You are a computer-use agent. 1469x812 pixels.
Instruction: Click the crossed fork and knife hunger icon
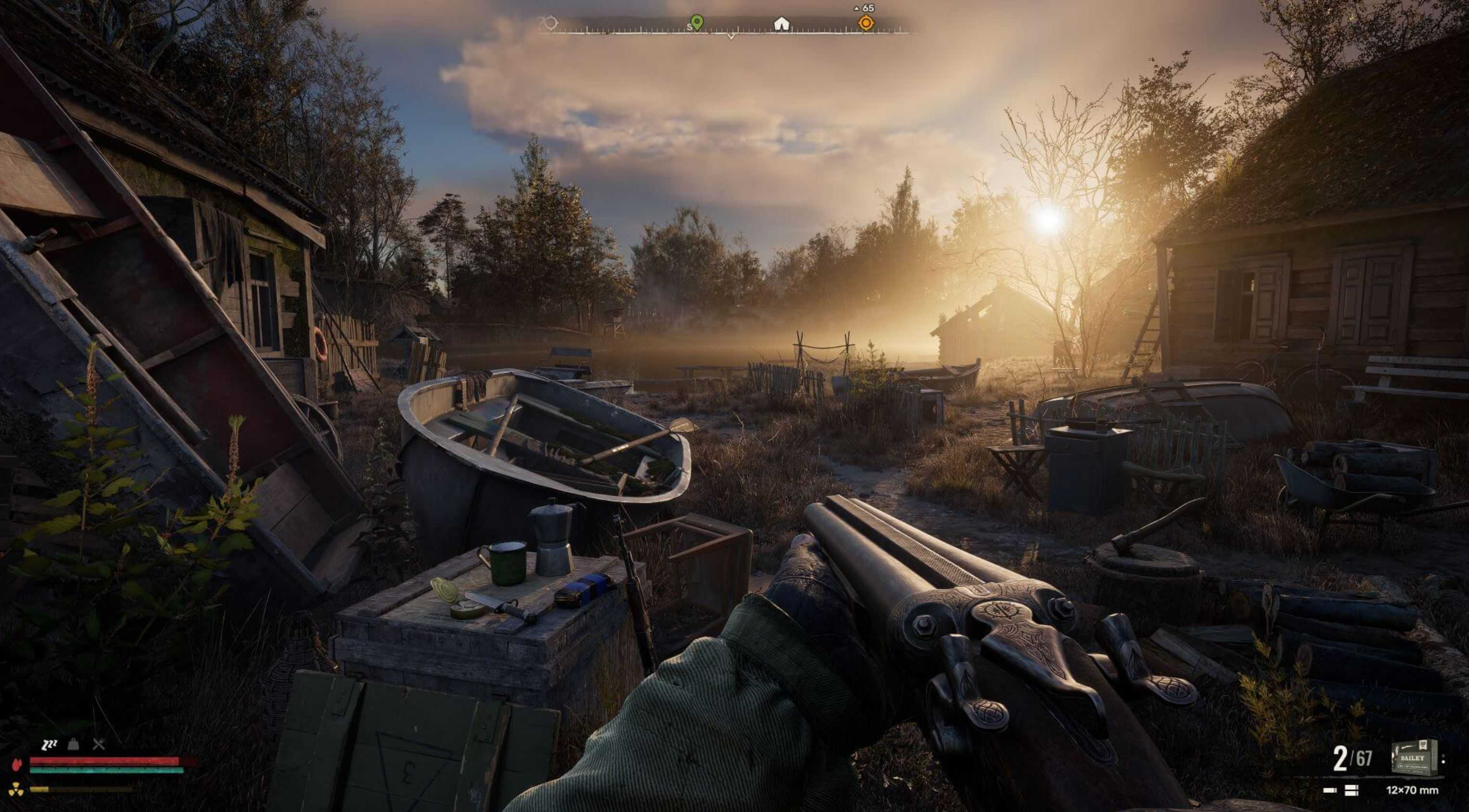(99, 744)
